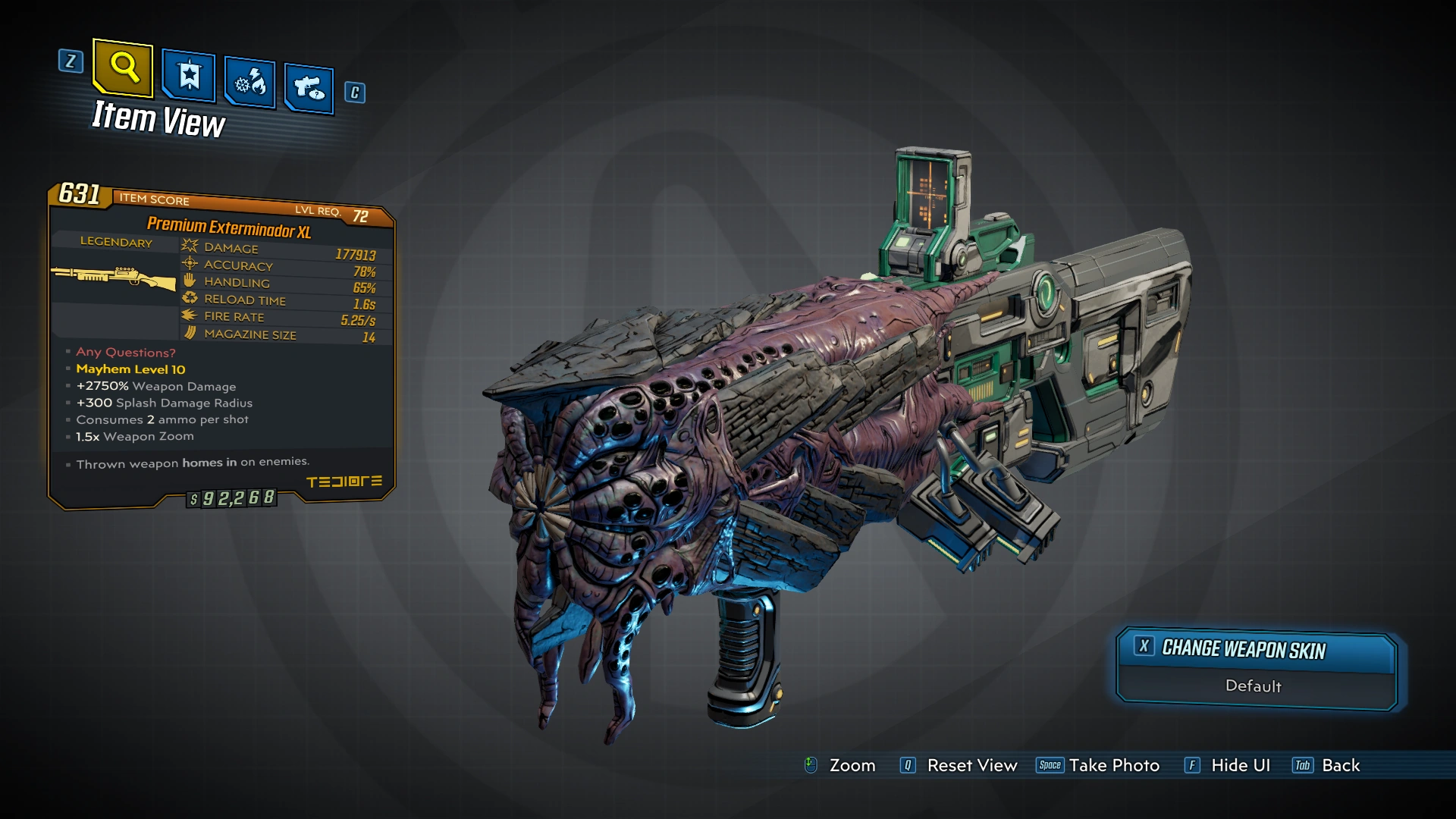The image size is (1456, 819).
Task: Switch to the star badge tab
Action: 189,77
